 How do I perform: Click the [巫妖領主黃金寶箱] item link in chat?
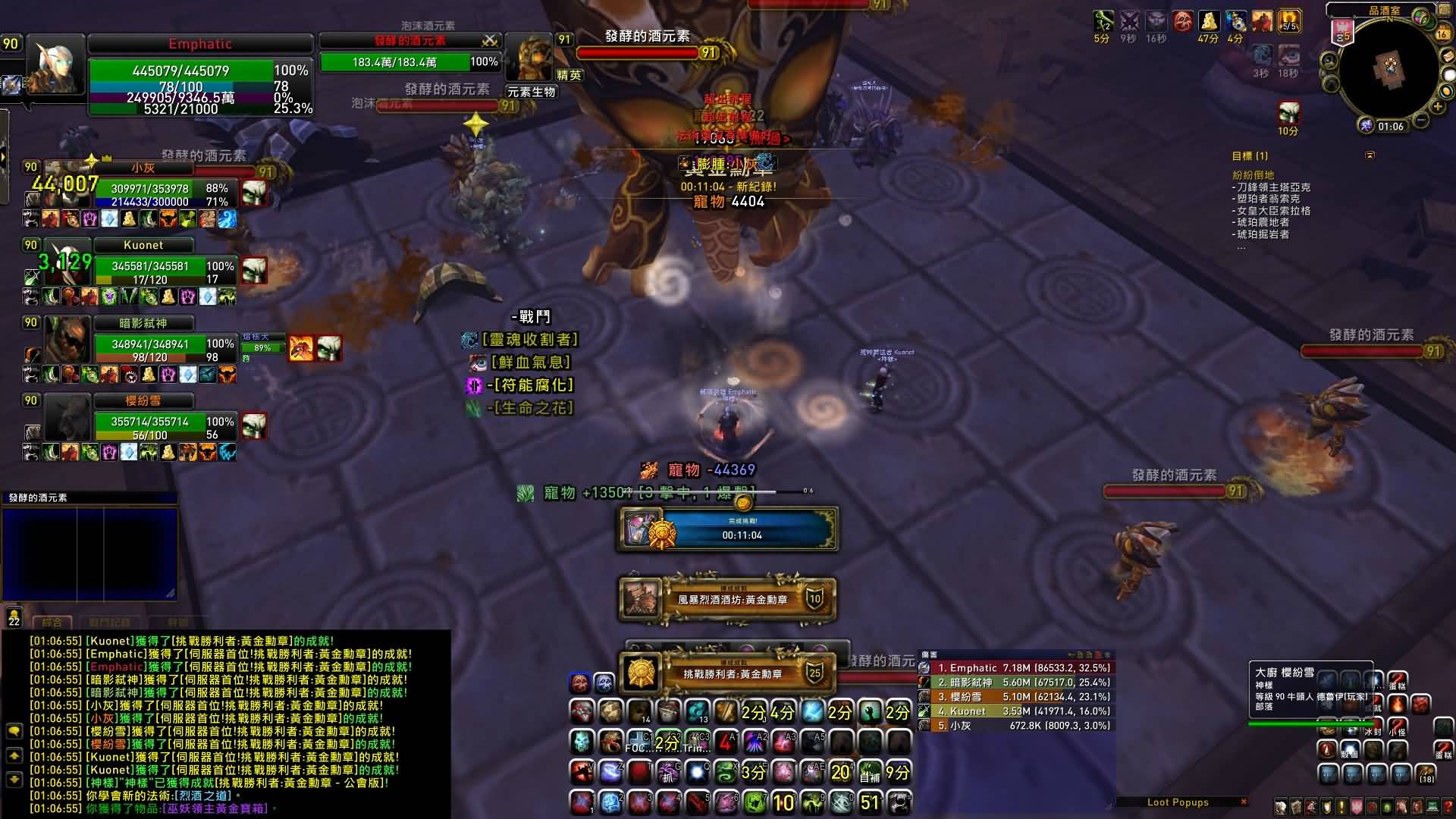(x=218, y=808)
